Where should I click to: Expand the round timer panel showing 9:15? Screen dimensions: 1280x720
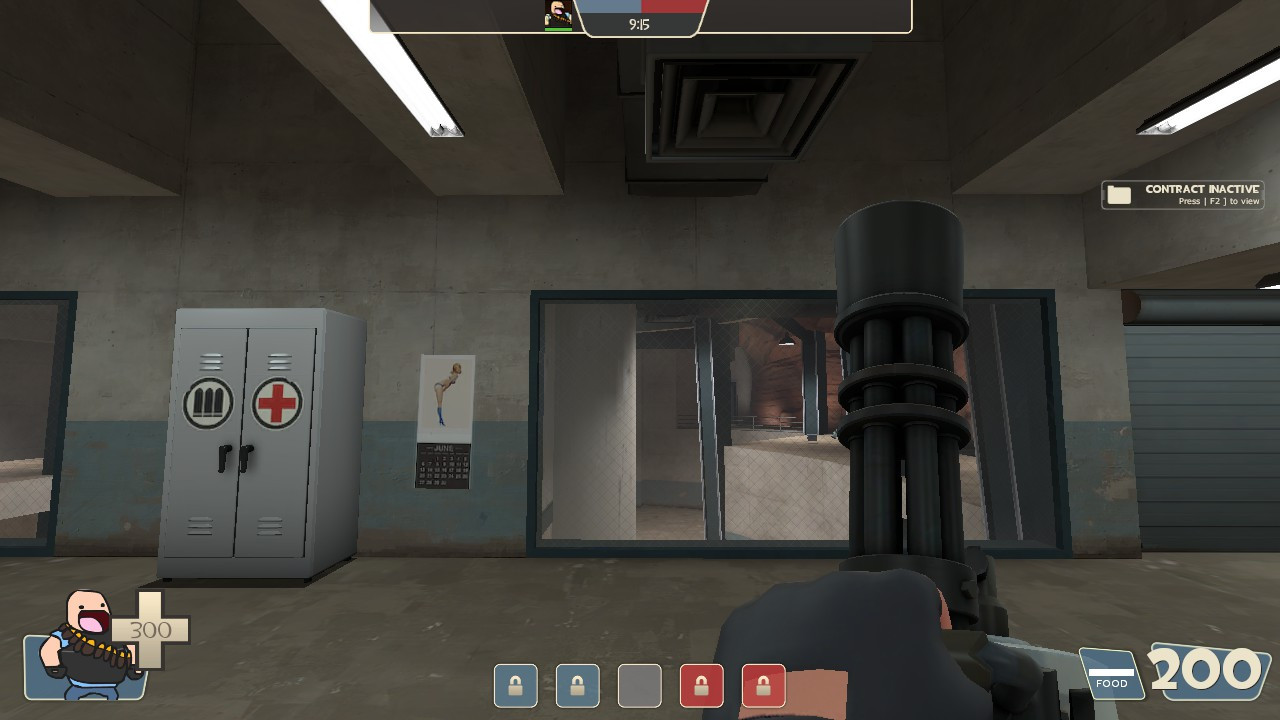tap(640, 23)
